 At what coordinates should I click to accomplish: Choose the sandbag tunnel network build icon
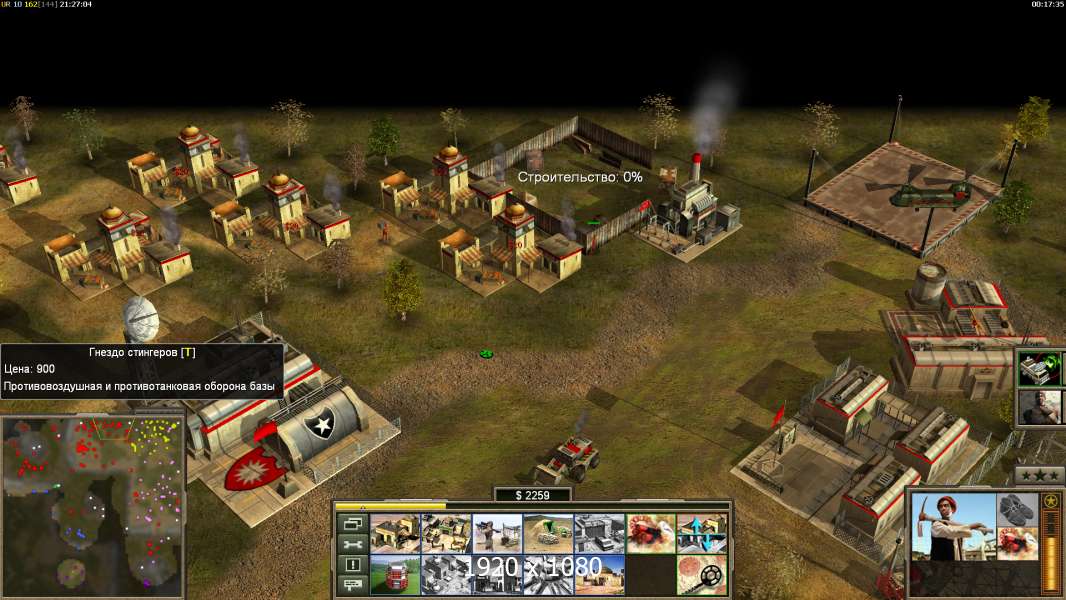[x=548, y=533]
